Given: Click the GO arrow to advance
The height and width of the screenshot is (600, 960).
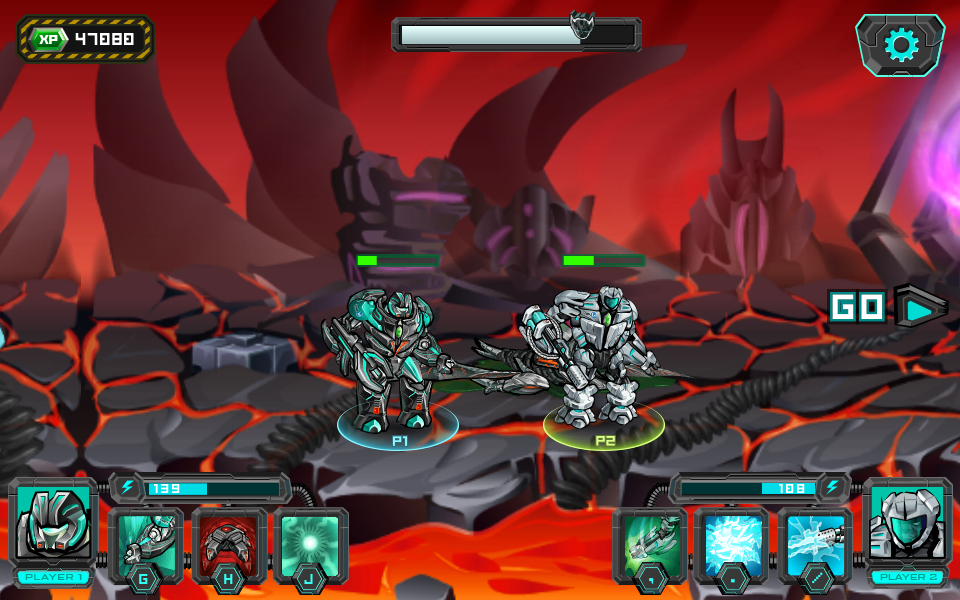Looking at the screenshot, I should pyautogui.click(x=919, y=306).
